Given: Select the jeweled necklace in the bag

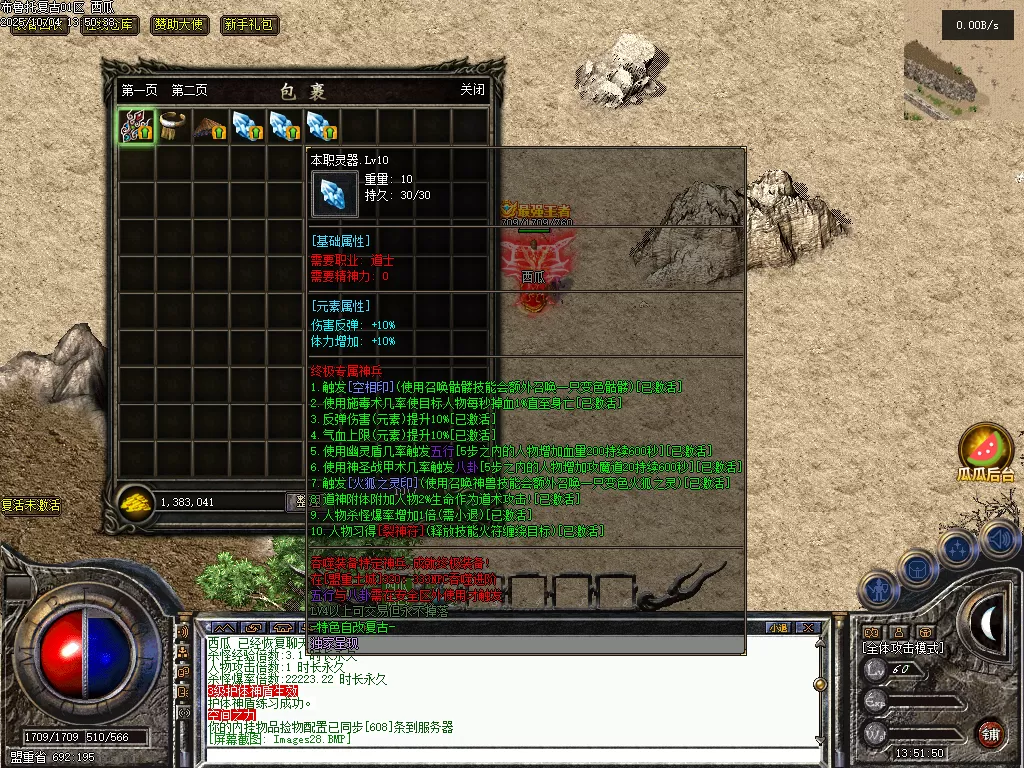Looking at the screenshot, I should click(136, 127).
